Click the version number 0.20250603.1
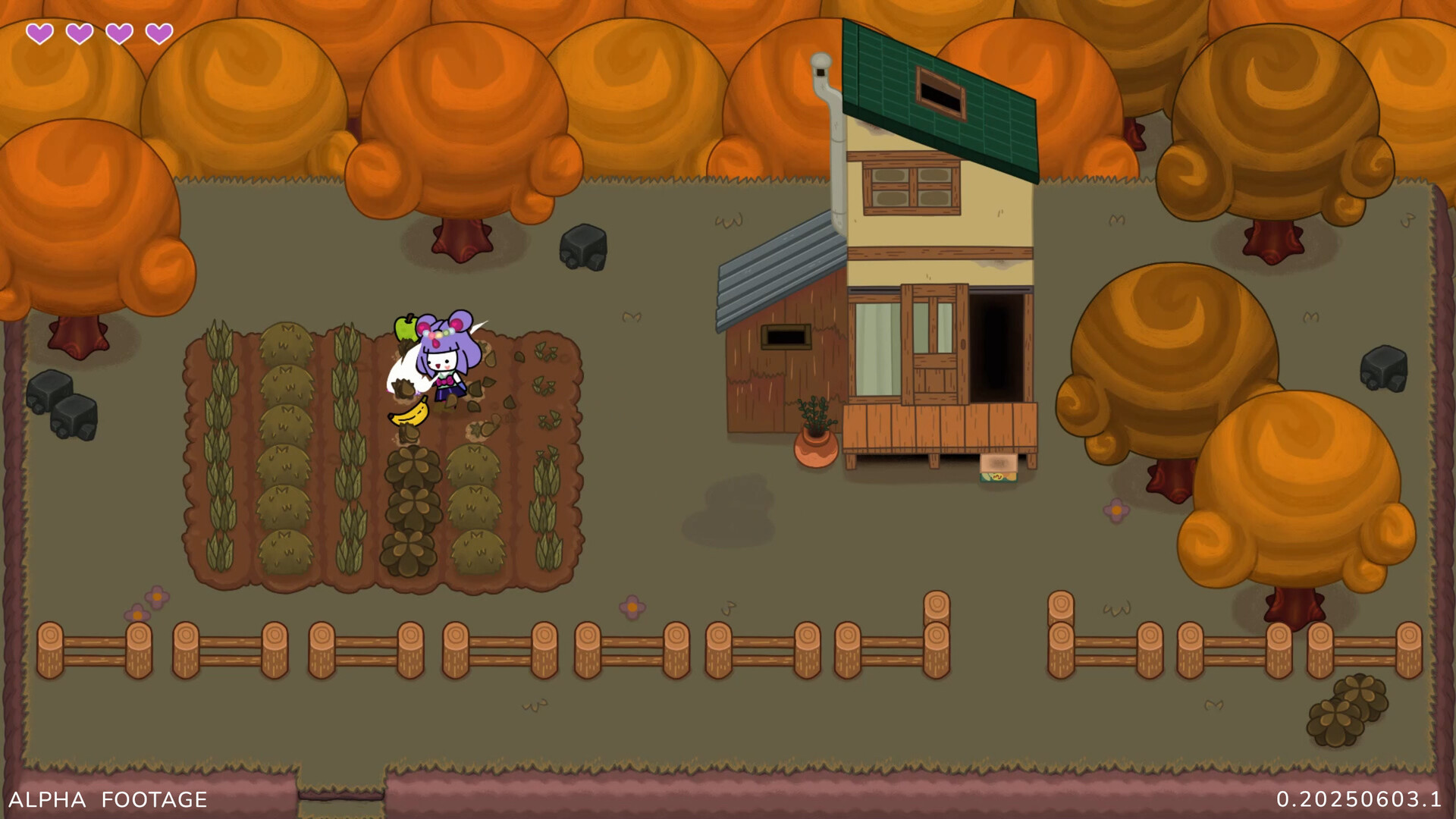Image resolution: width=1456 pixels, height=819 pixels. click(1360, 799)
